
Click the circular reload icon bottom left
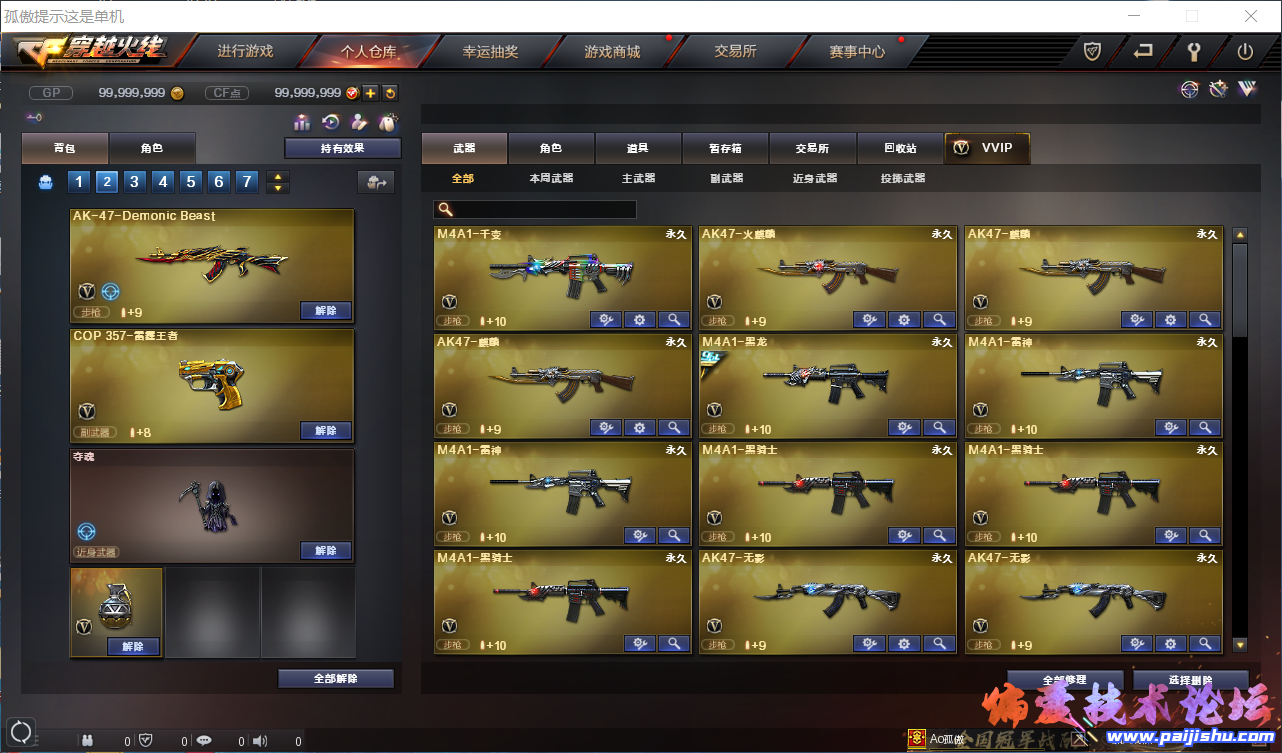pos(21,731)
